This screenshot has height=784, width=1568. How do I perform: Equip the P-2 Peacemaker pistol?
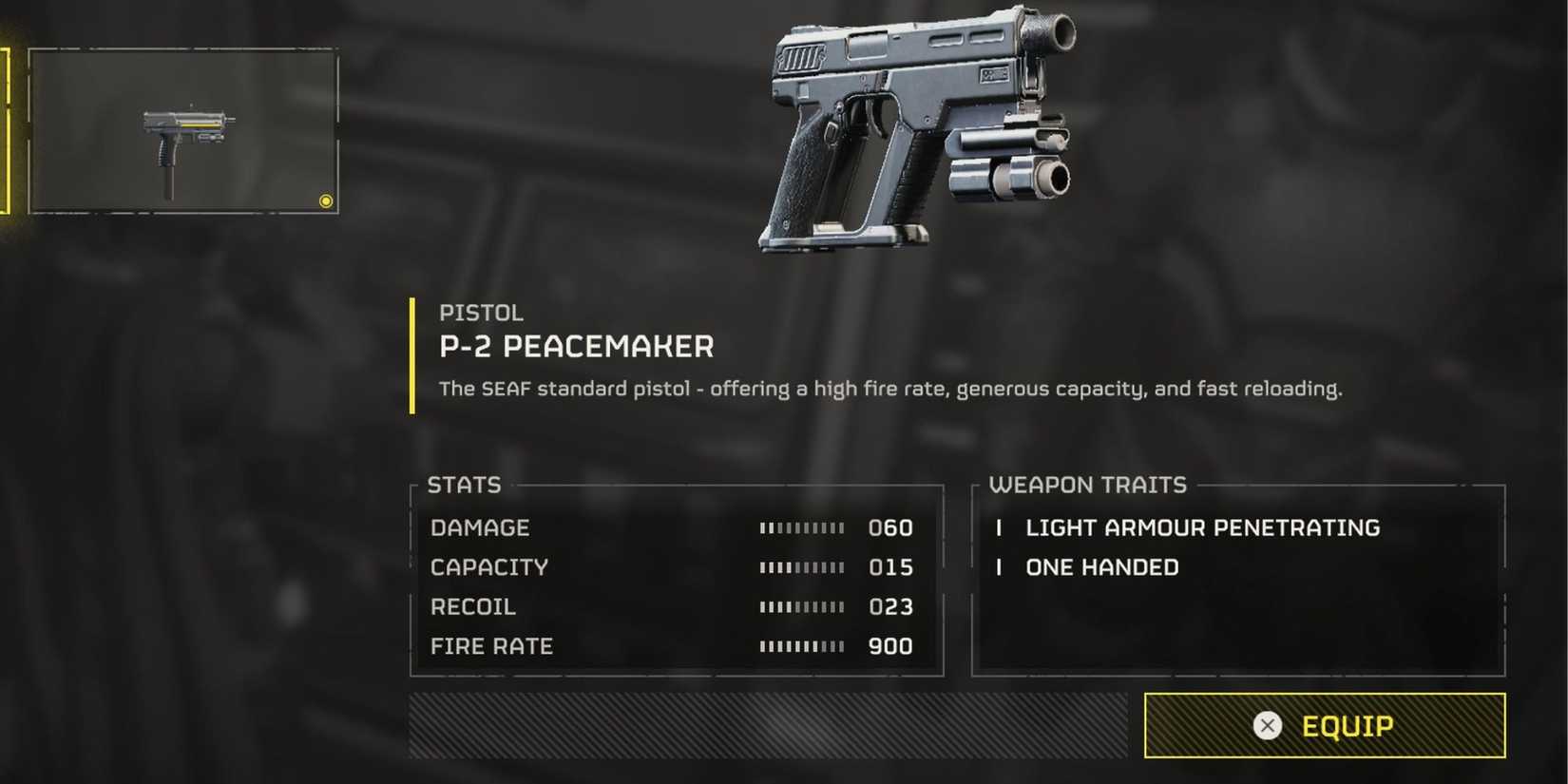pos(1324,726)
